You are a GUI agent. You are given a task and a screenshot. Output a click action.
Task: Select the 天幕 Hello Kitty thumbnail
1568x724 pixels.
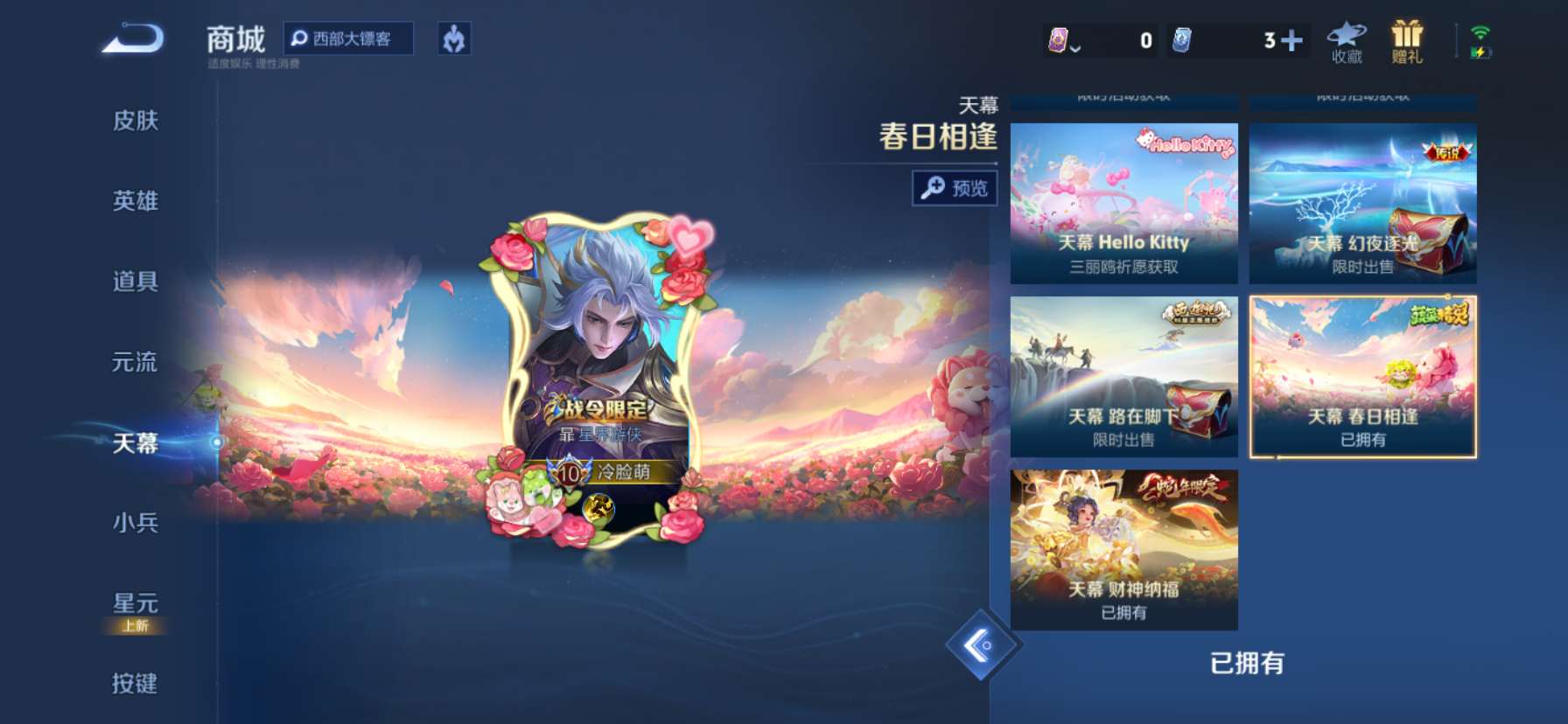(1123, 203)
